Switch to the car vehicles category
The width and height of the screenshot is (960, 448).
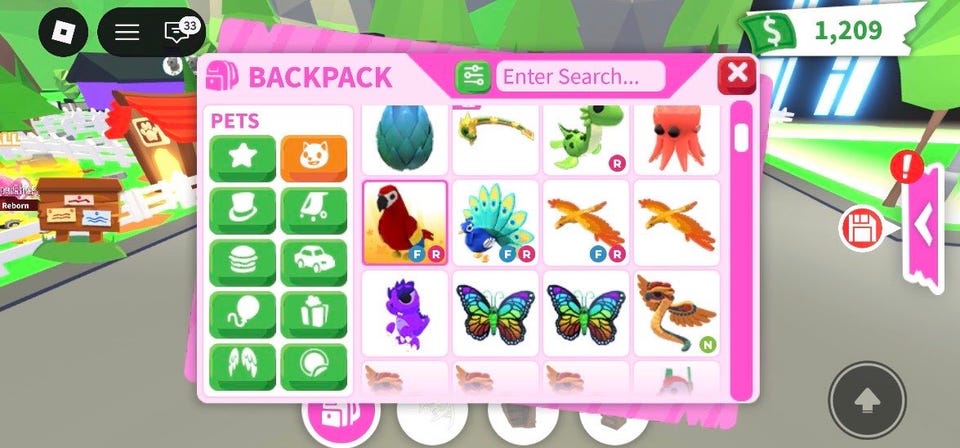tap(314, 263)
